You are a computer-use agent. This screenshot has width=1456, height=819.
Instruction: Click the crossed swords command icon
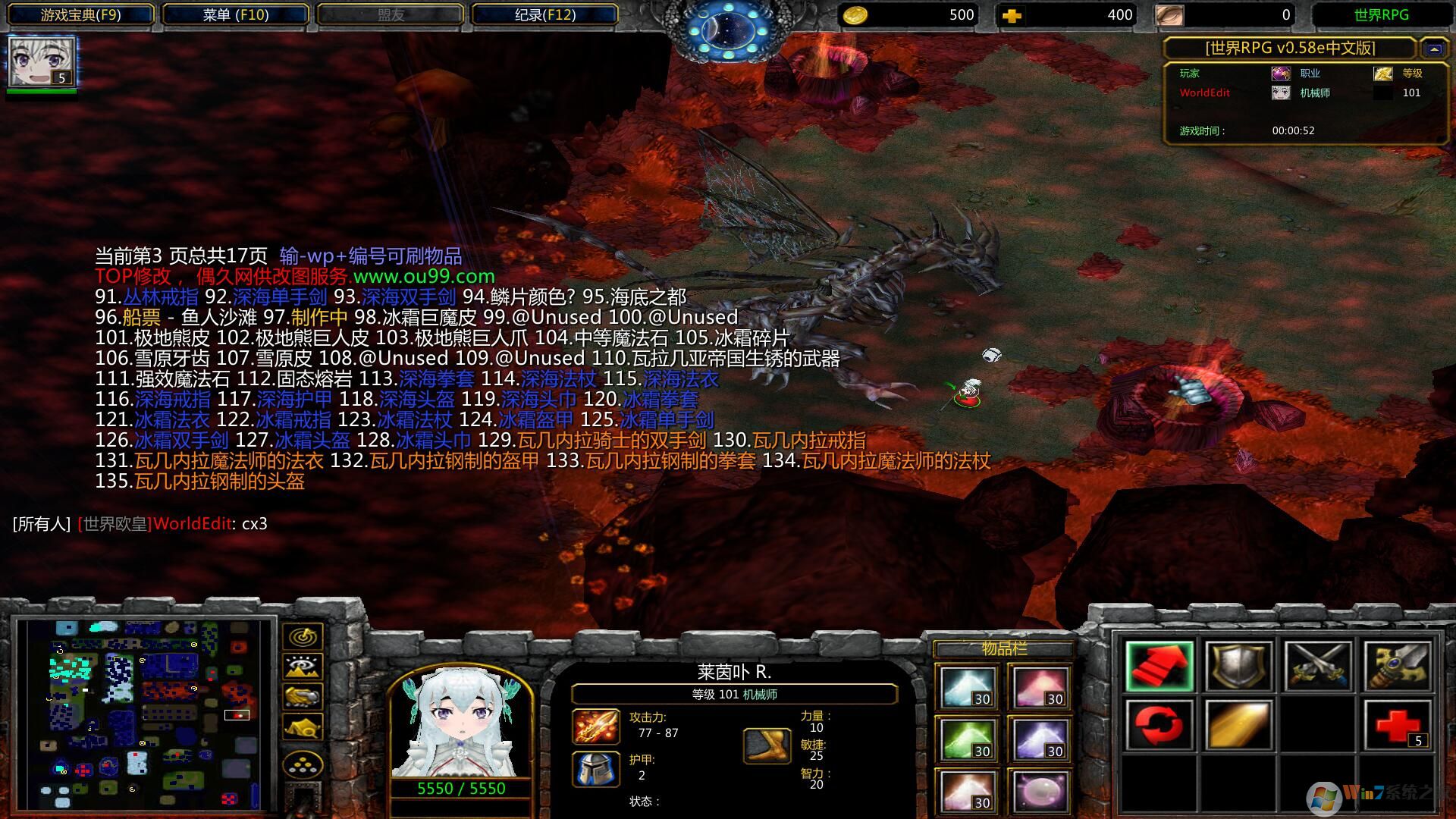tap(1318, 667)
